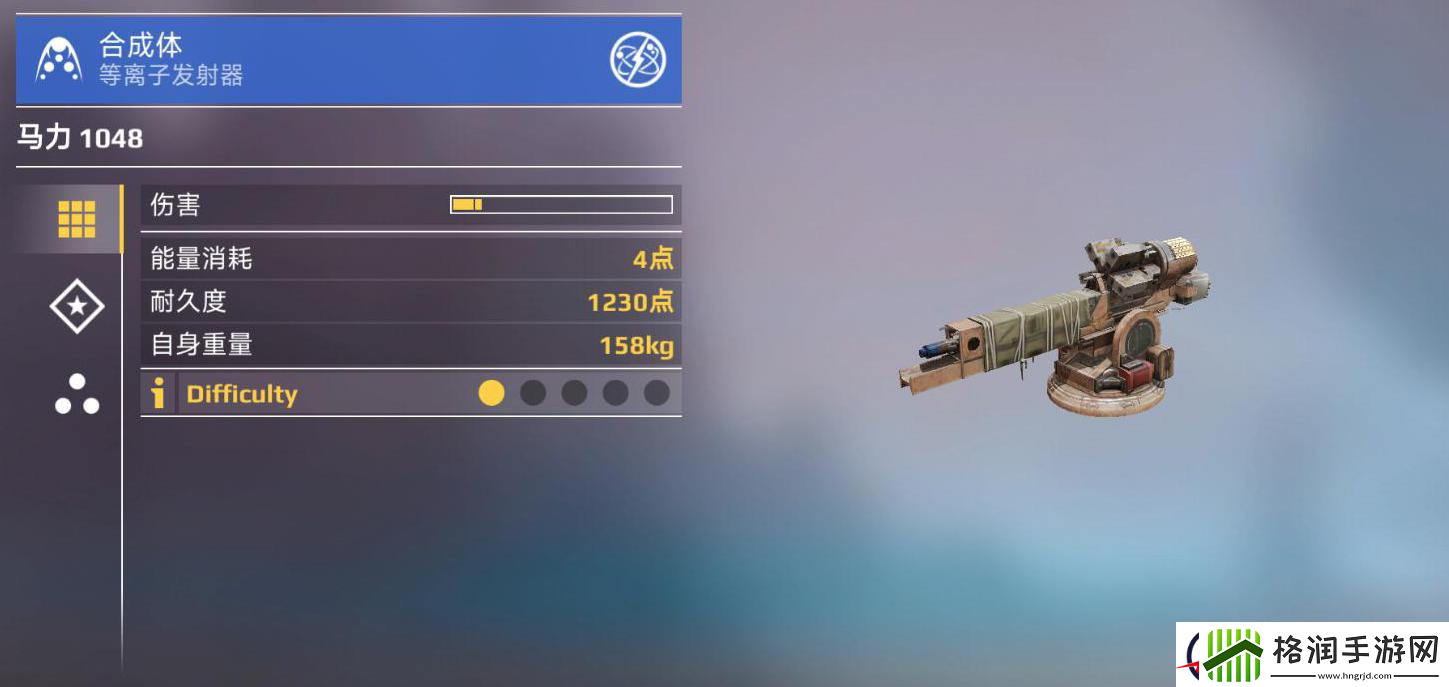1449x687 pixels.
Task: Open the 格润手游网 watermark logo
Action: [x=1312, y=656]
